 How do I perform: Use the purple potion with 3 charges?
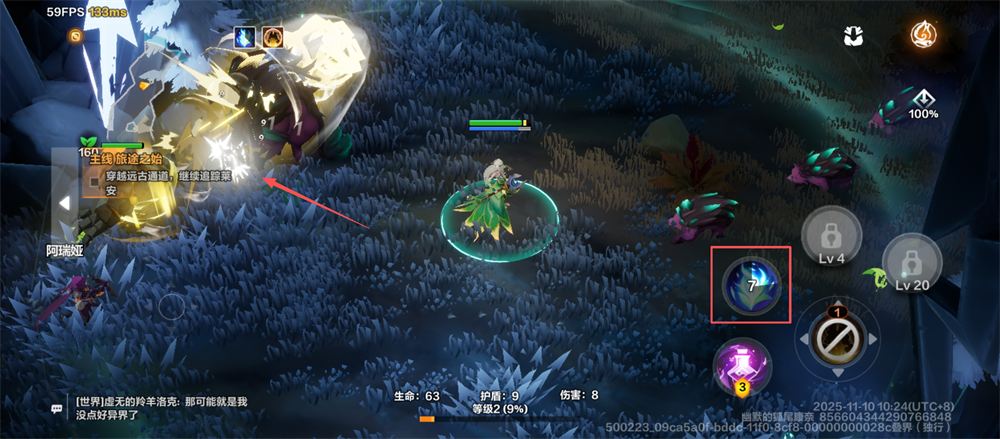[741, 367]
